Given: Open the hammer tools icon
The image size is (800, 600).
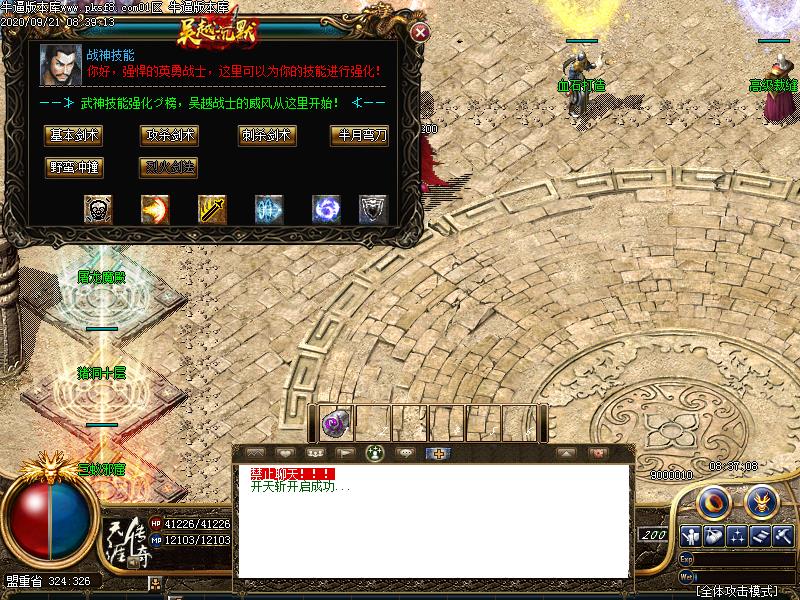Looking at the screenshot, I should tap(783, 535).
